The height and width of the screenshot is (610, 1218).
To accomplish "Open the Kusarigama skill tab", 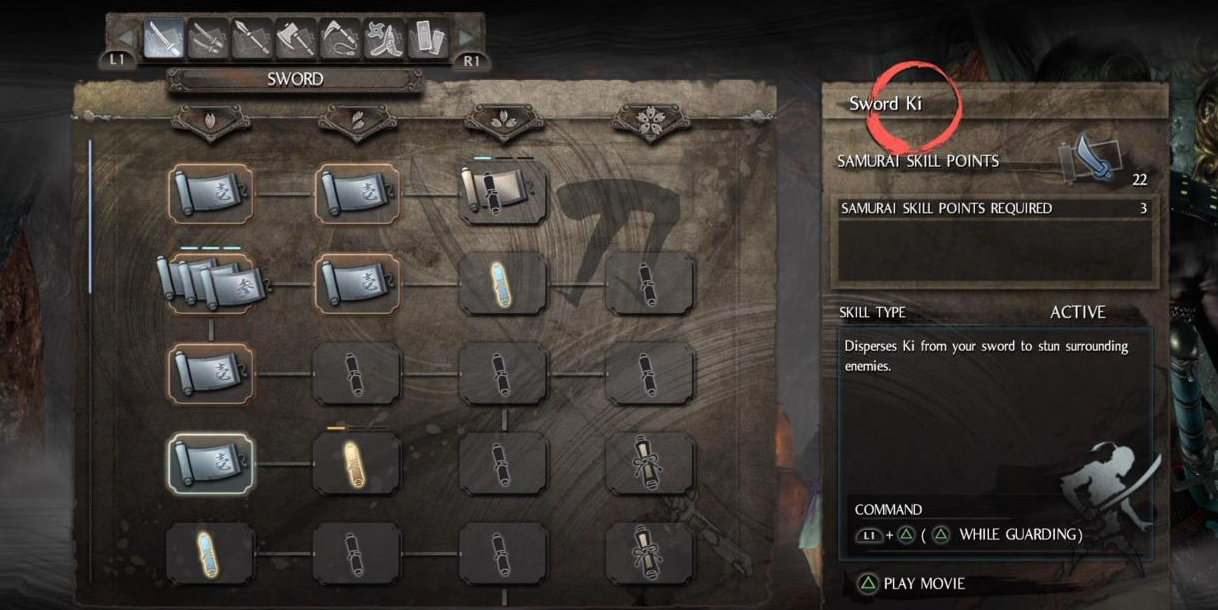I will click(340, 39).
